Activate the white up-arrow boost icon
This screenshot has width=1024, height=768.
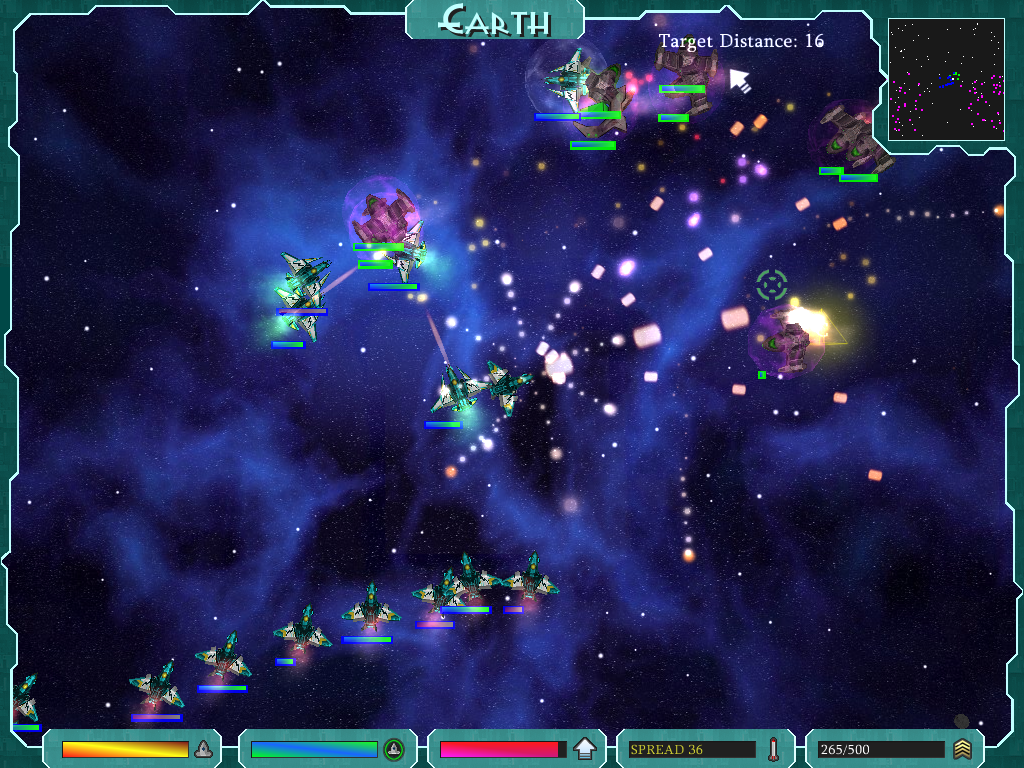(585, 749)
